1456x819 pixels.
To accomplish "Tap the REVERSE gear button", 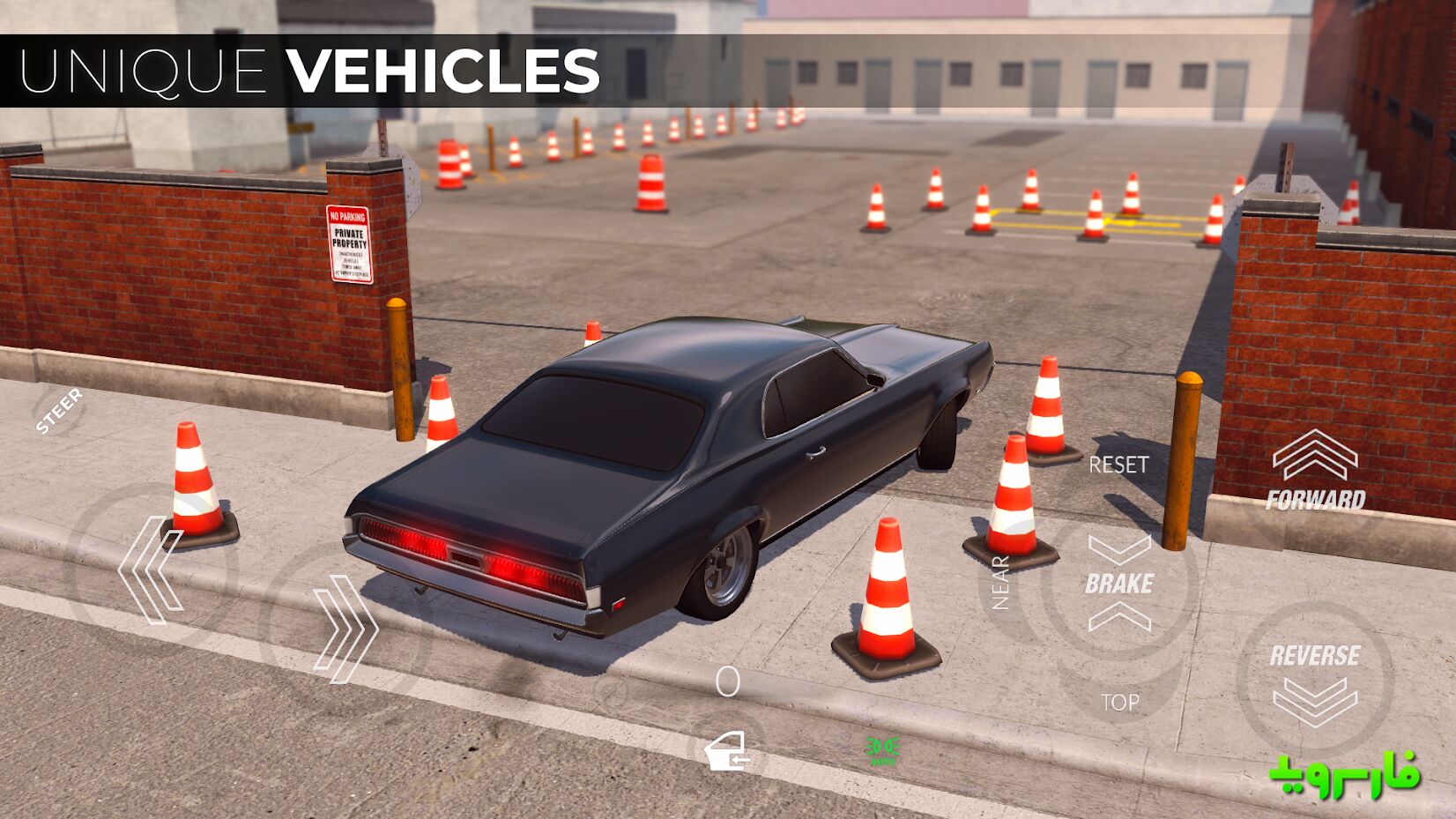I will [x=1315, y=681].
